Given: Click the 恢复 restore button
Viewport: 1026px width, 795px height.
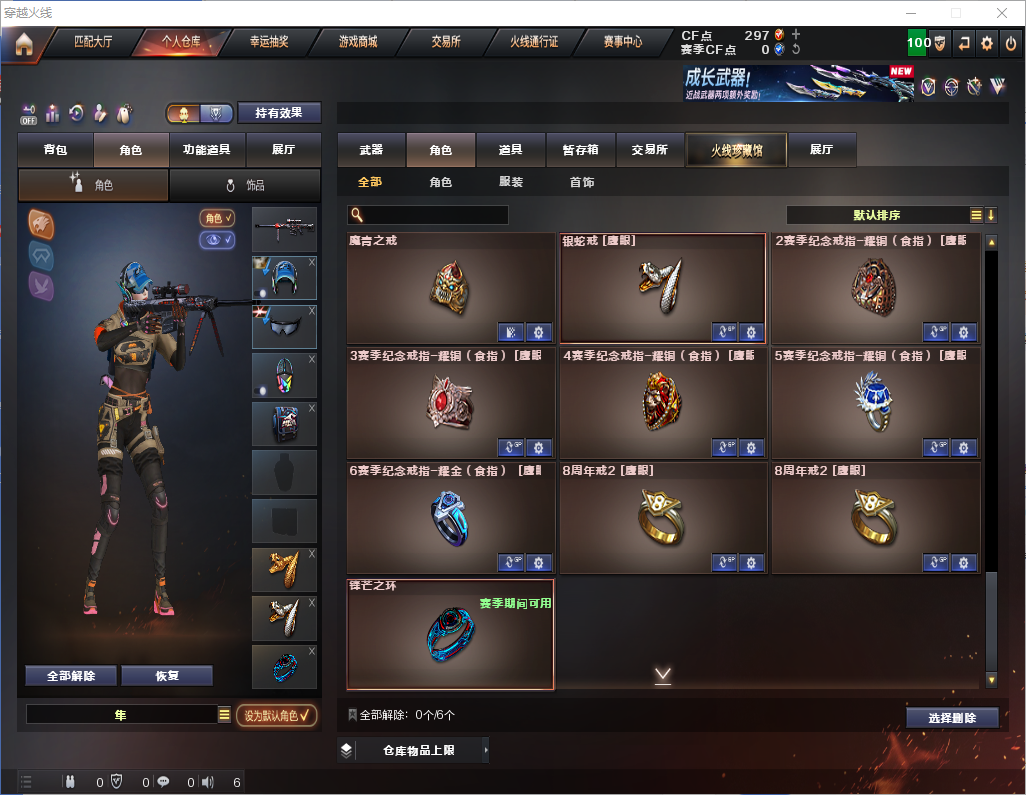Looking at the screenshot, I should 167,675.
